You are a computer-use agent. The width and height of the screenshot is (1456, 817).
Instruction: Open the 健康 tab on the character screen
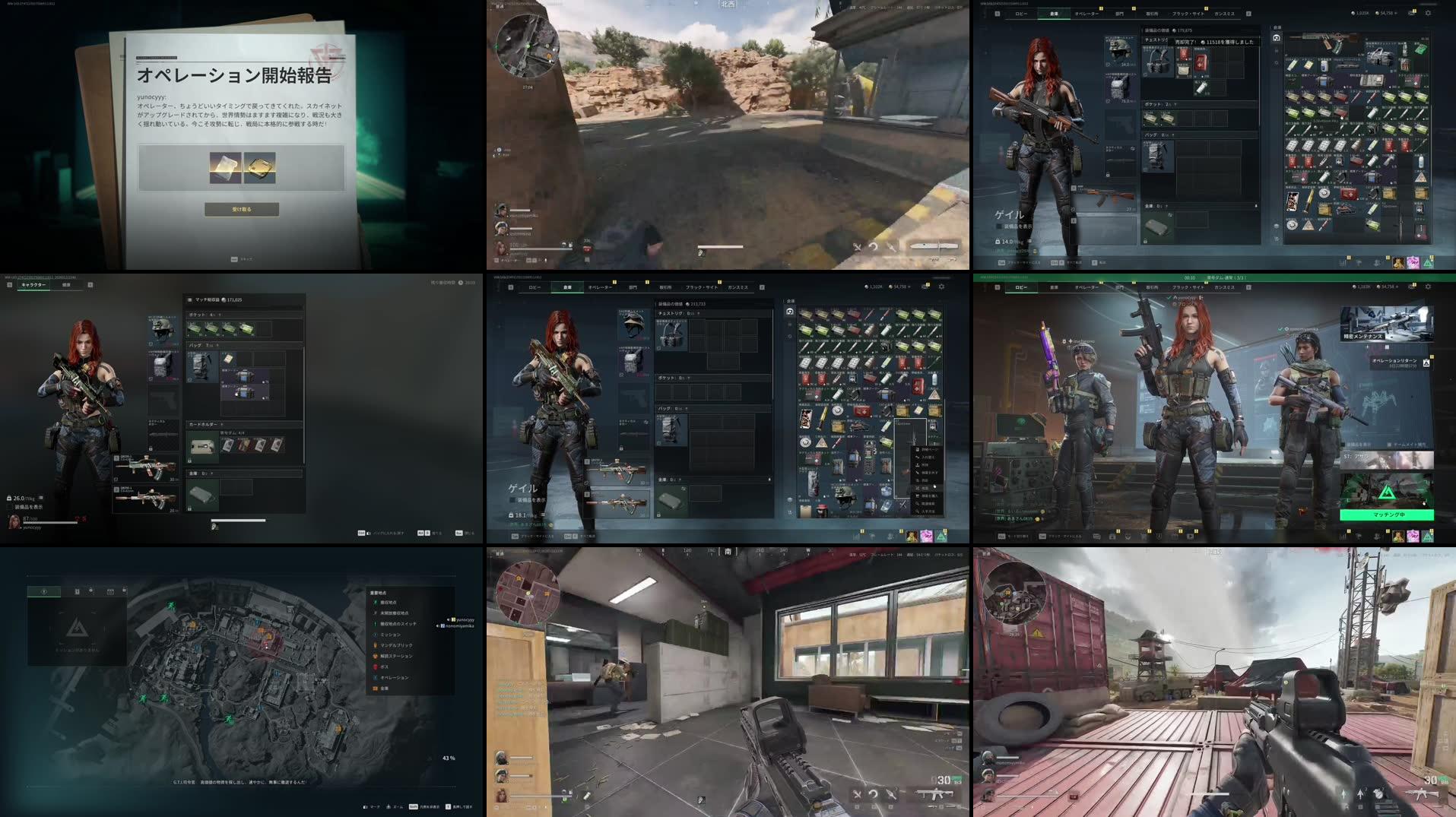pos(65,286)
